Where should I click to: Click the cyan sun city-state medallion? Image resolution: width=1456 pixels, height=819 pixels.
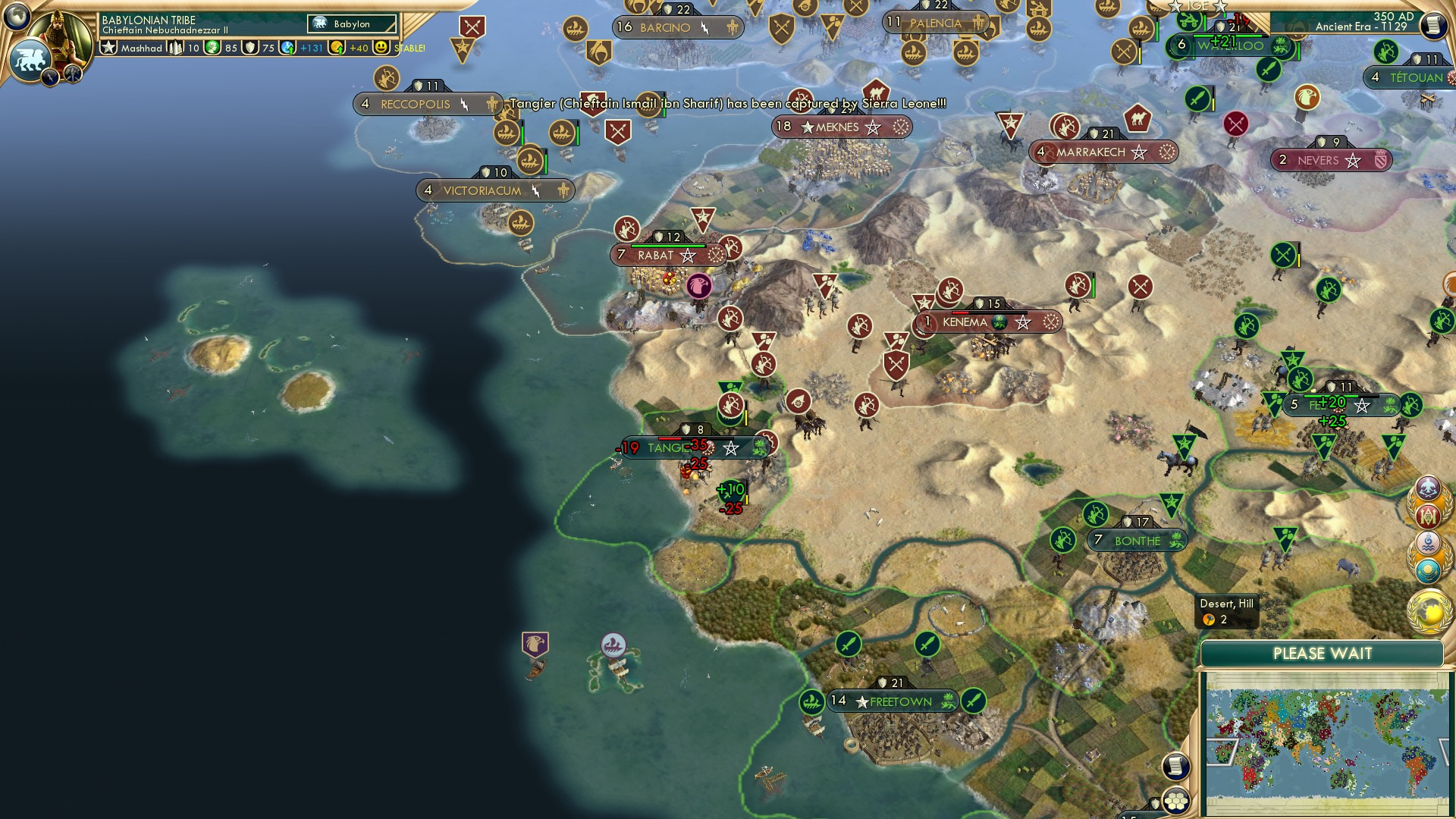[x=1429, y=568]
